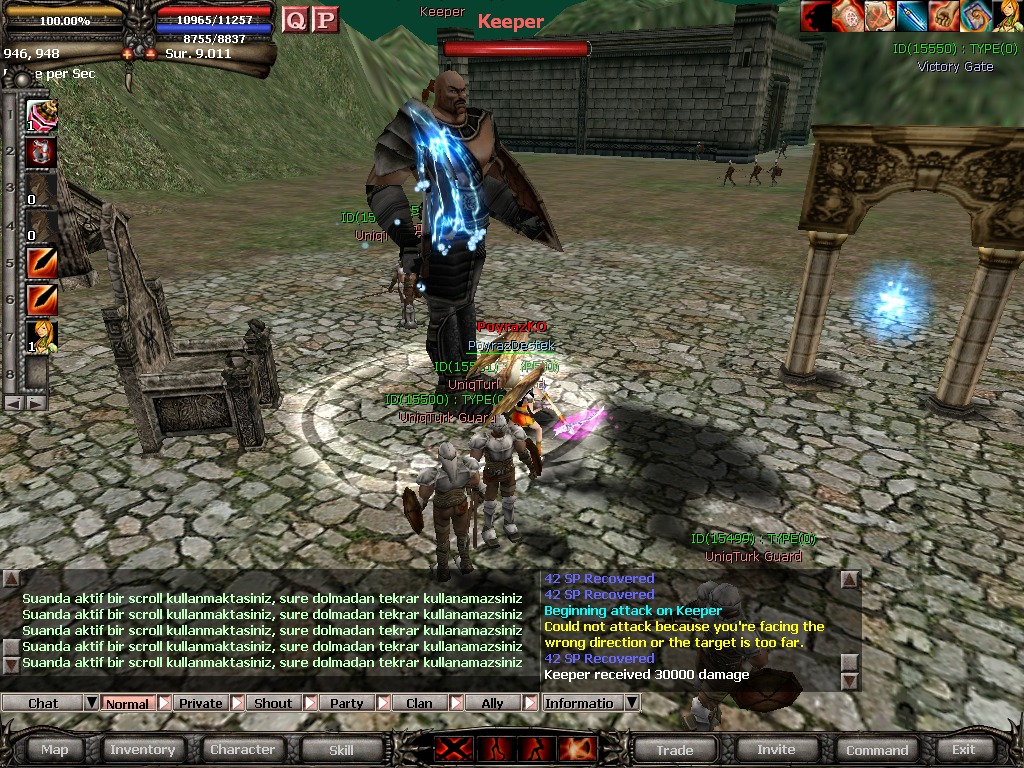Click the P button near the health bar

point(325,19)
